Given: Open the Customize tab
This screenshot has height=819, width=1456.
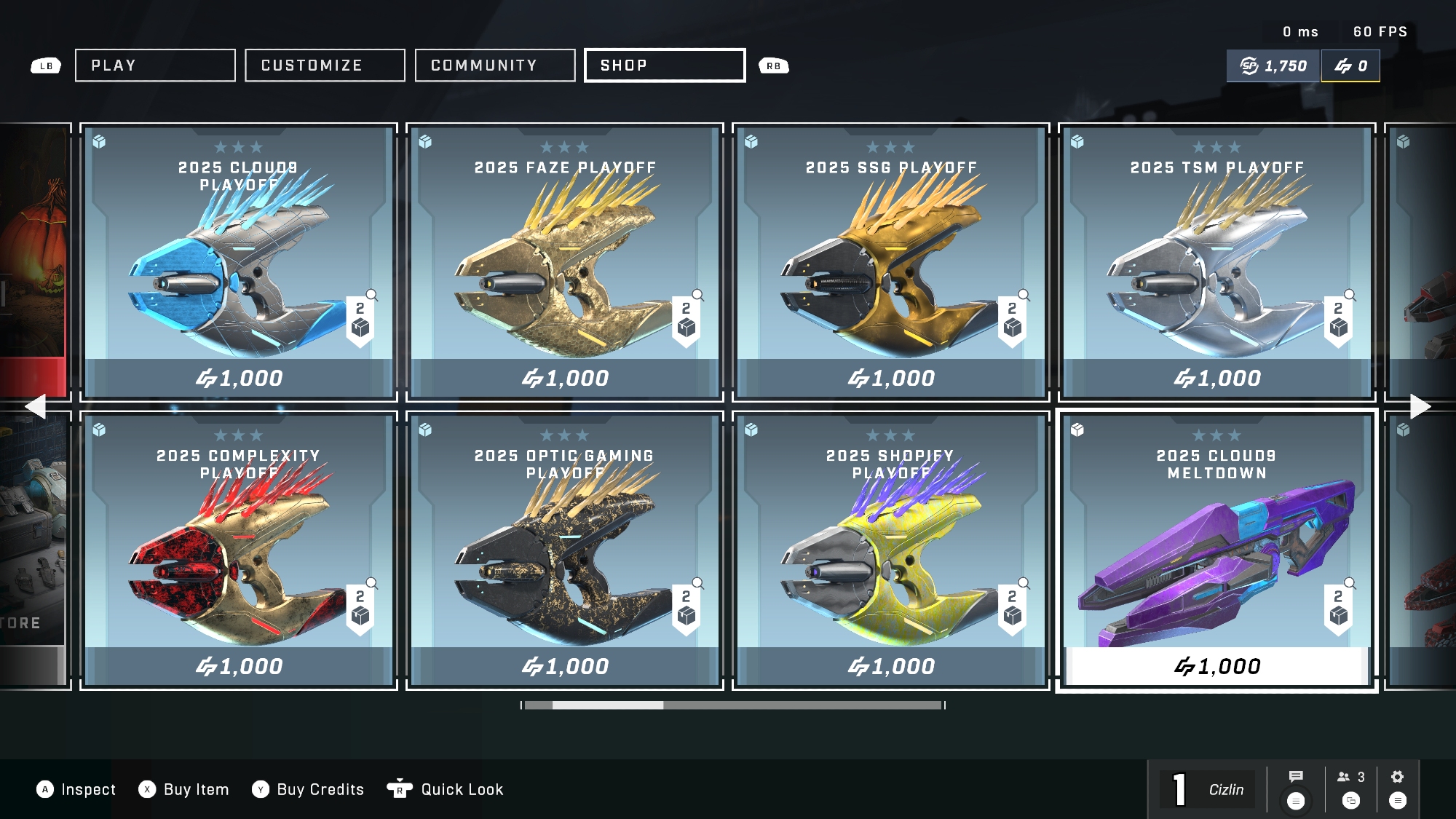Looking at the screenshot, I should (325, 66).
